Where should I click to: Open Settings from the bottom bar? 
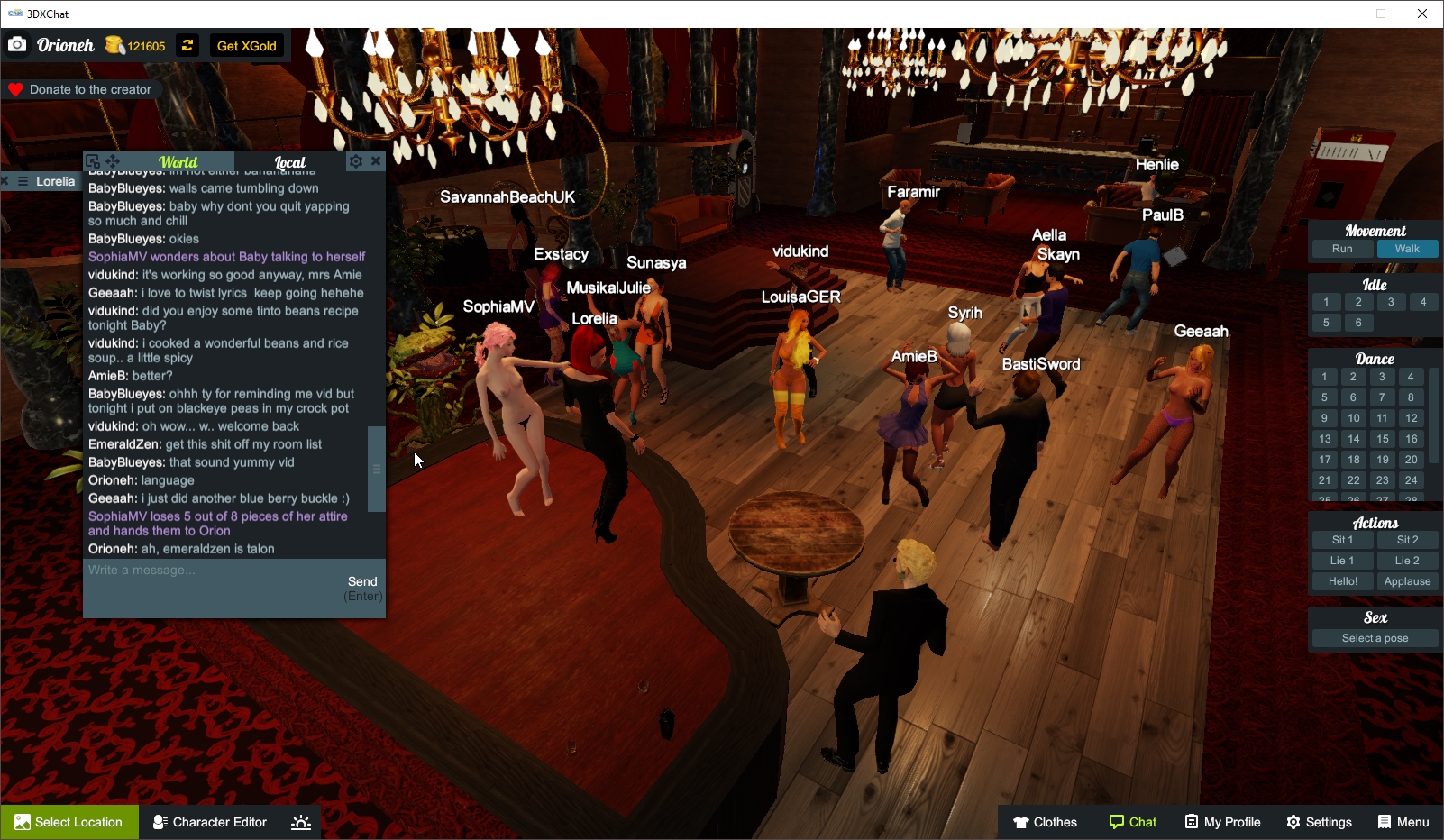click(x=1319, y=821)
